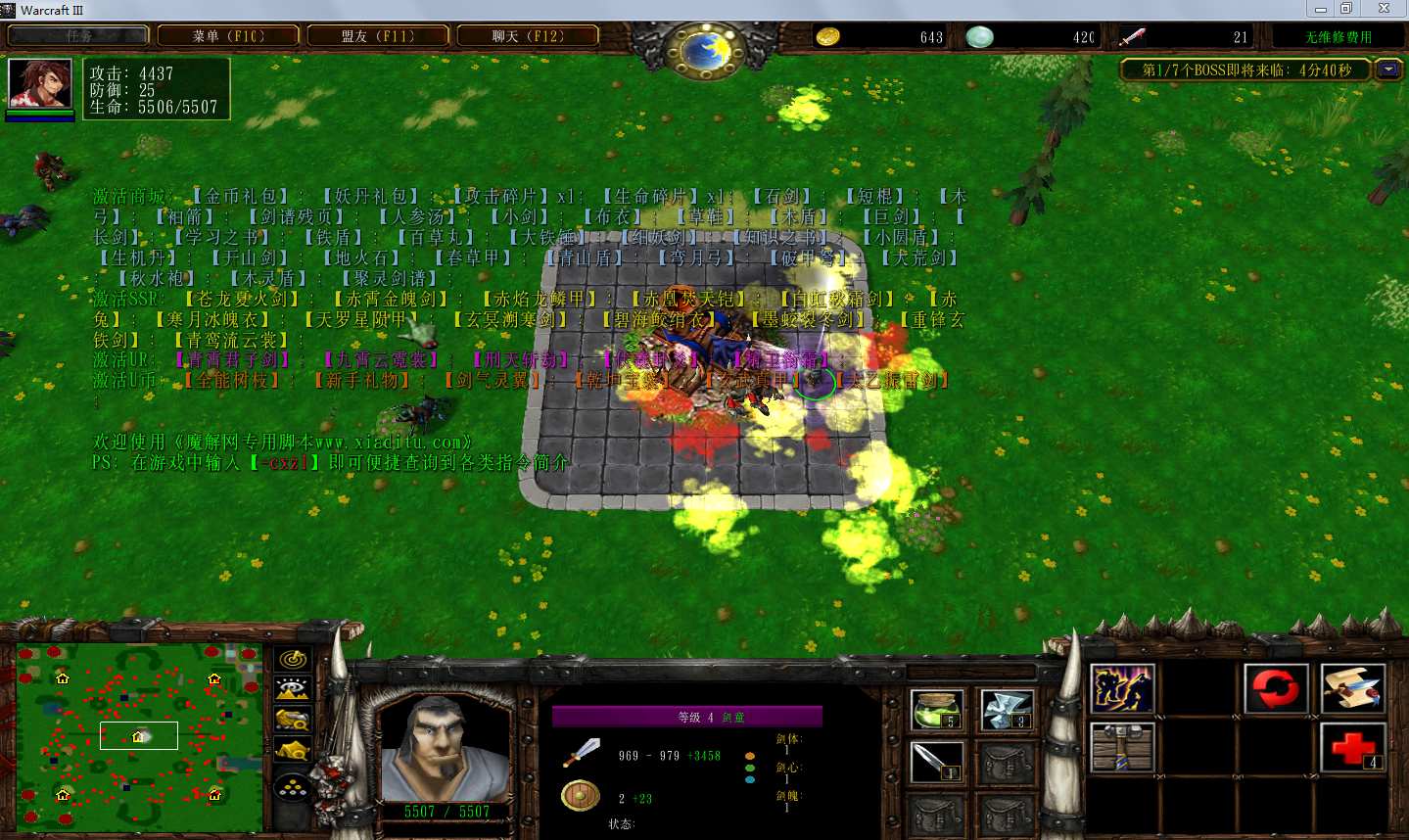The image size is (1409, 840).
Task: Activate the purple lightning figures ability
Action: pos(1122,688)
